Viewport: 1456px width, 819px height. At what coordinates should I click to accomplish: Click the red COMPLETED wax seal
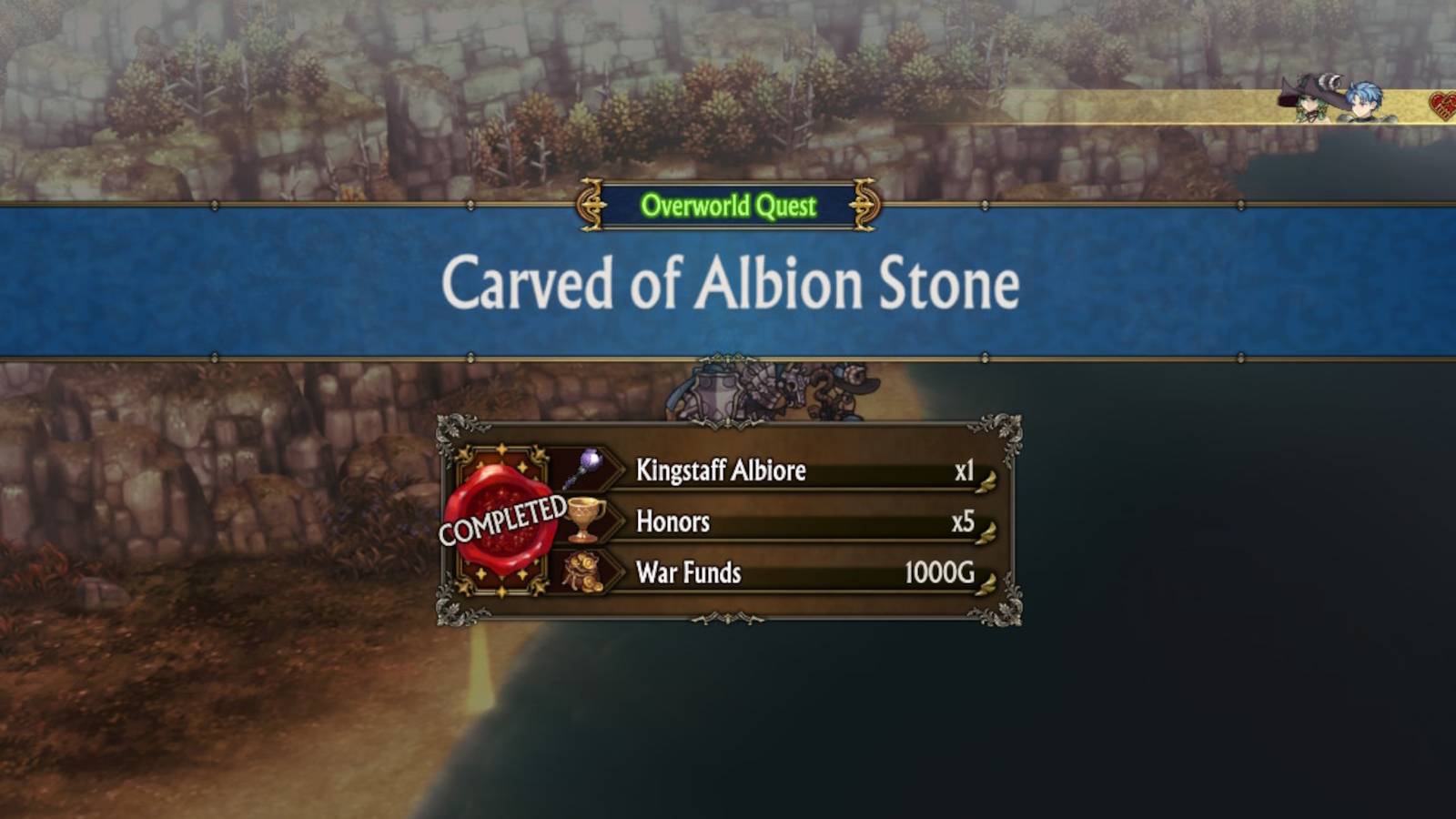point(500,519)
